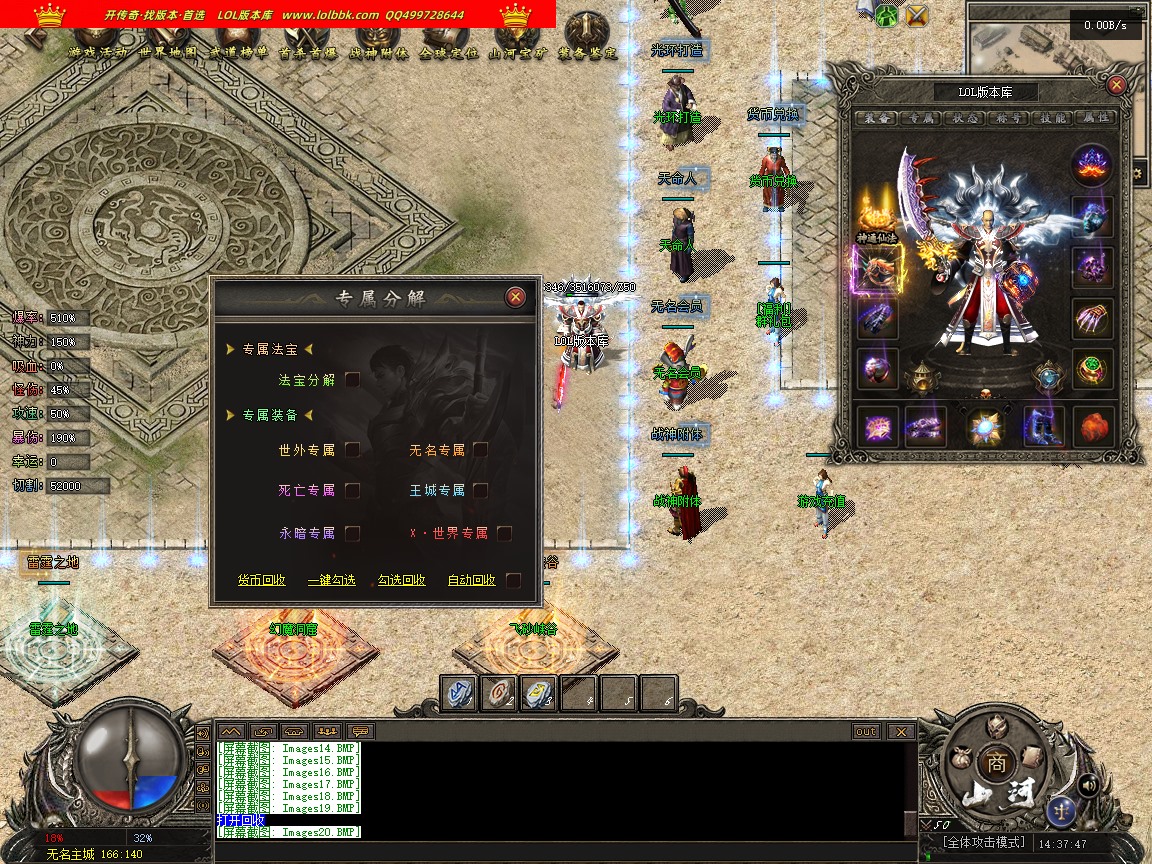Click the 商 shop button
Image resolution: width=1152 pixels, height=864 pixels.
995,761
